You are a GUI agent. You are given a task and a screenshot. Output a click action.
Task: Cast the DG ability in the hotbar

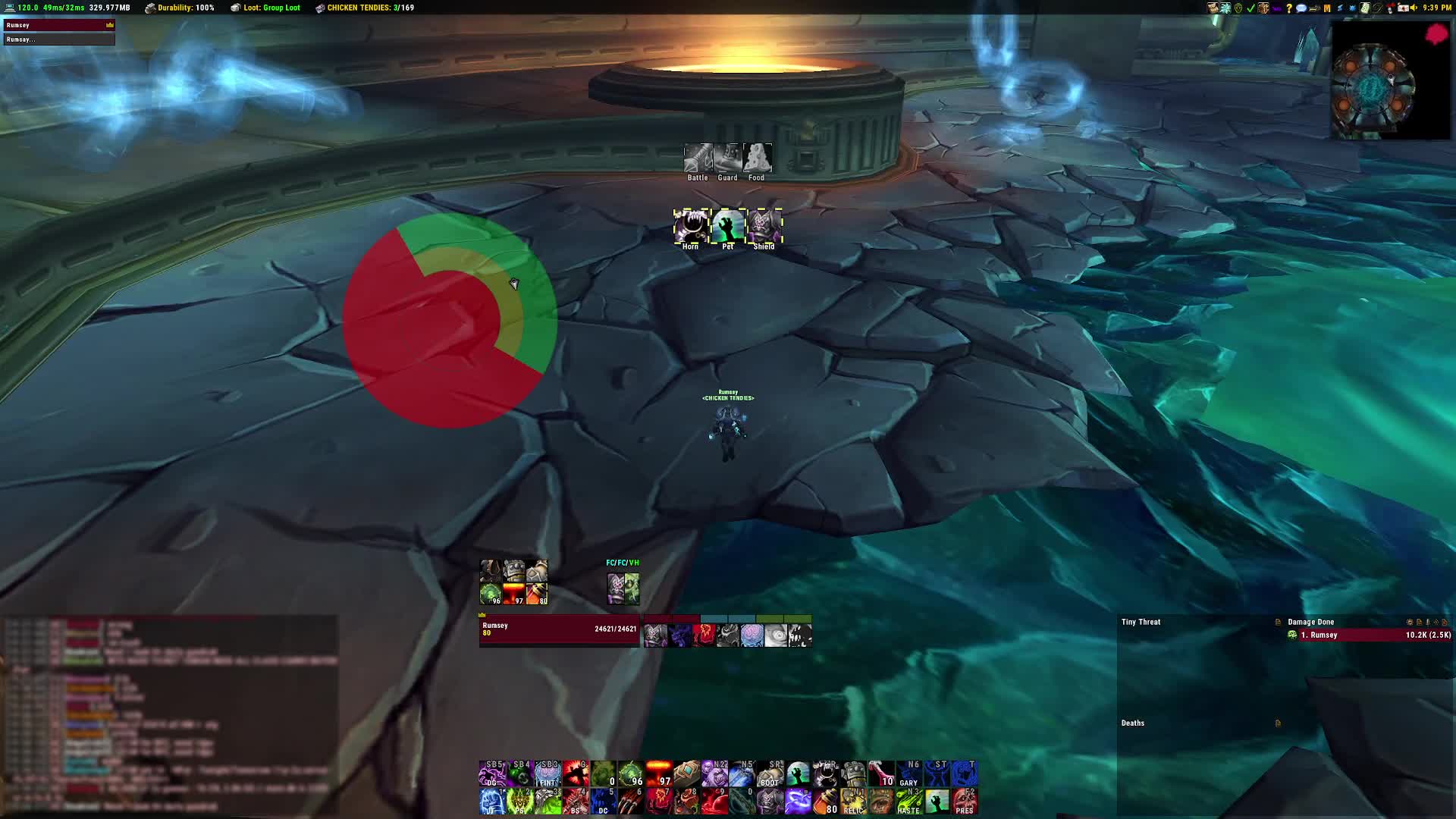point(492,774)
